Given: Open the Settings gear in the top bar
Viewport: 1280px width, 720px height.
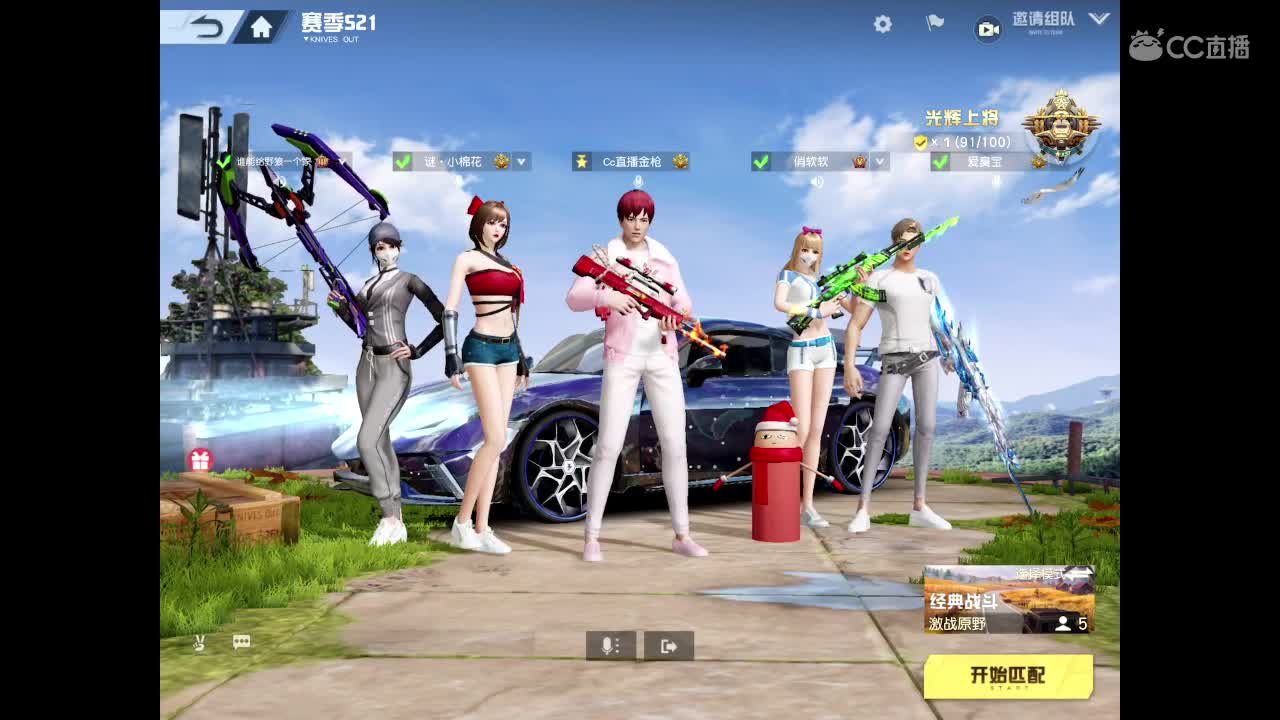Looking at the screenshot, I should pyautogui.click(x=882, y=23).
